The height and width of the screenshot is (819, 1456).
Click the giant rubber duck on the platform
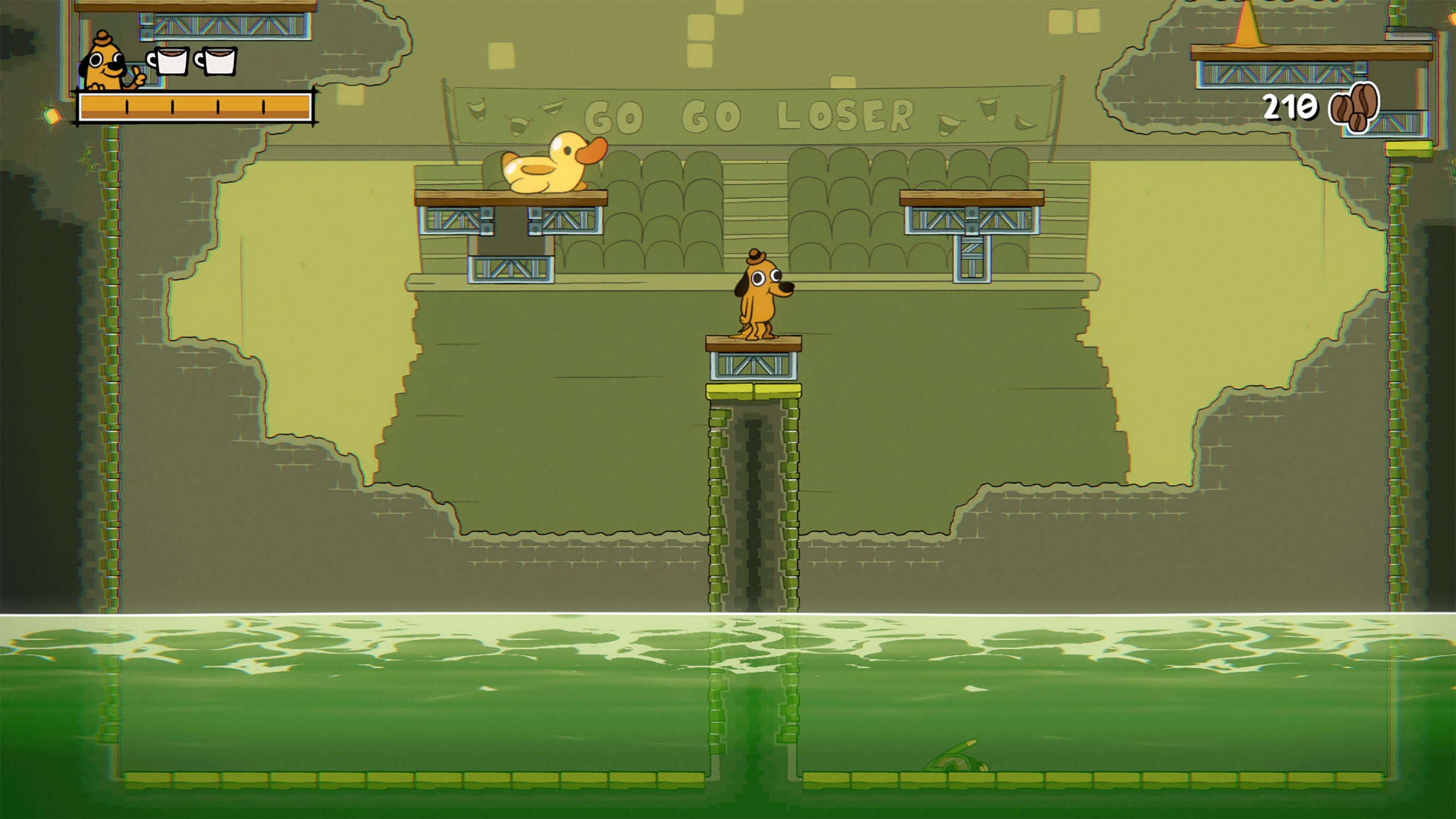pos(546,170)
